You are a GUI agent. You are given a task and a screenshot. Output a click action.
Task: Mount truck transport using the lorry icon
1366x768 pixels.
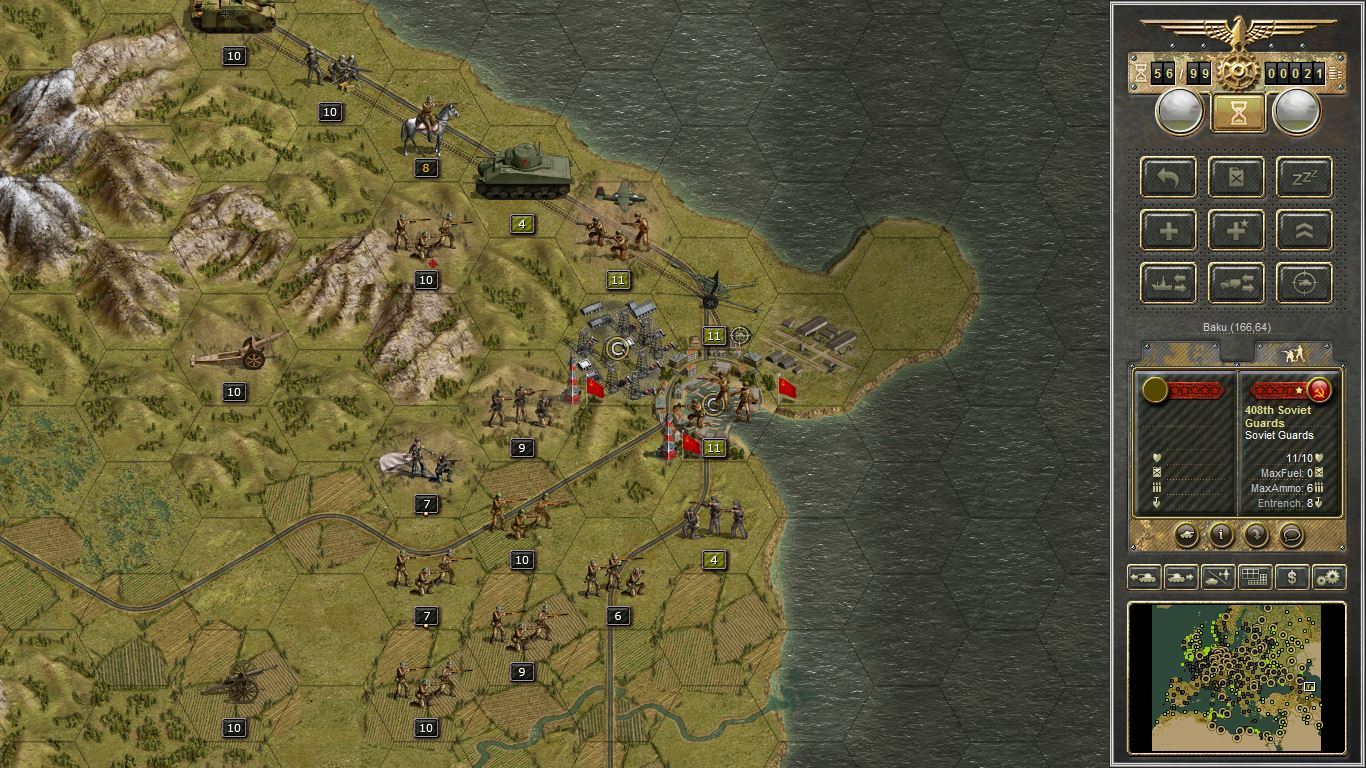[x=1236, y=283]
